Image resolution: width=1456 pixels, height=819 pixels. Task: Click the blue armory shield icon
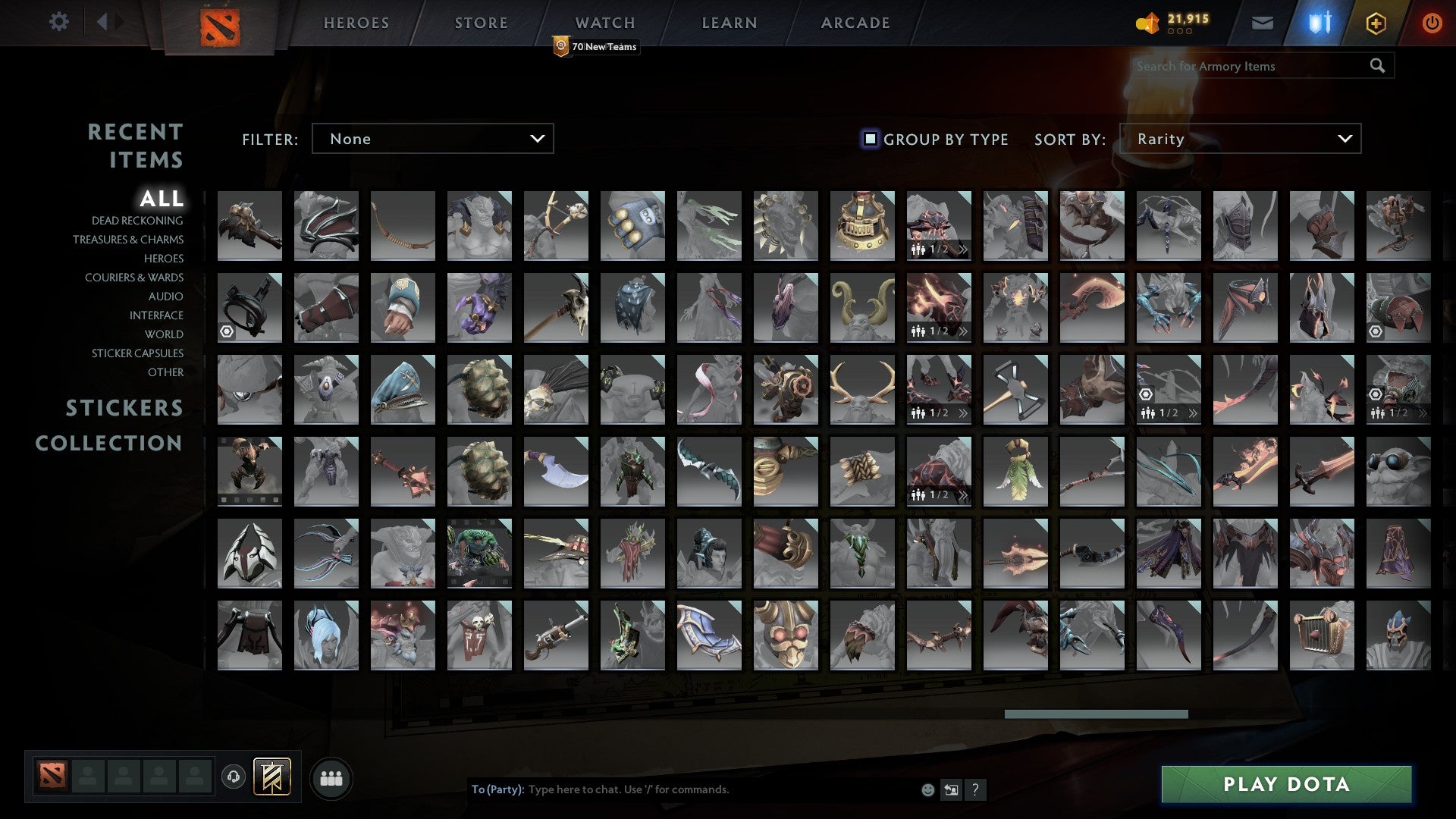(x=1319, y=23)
